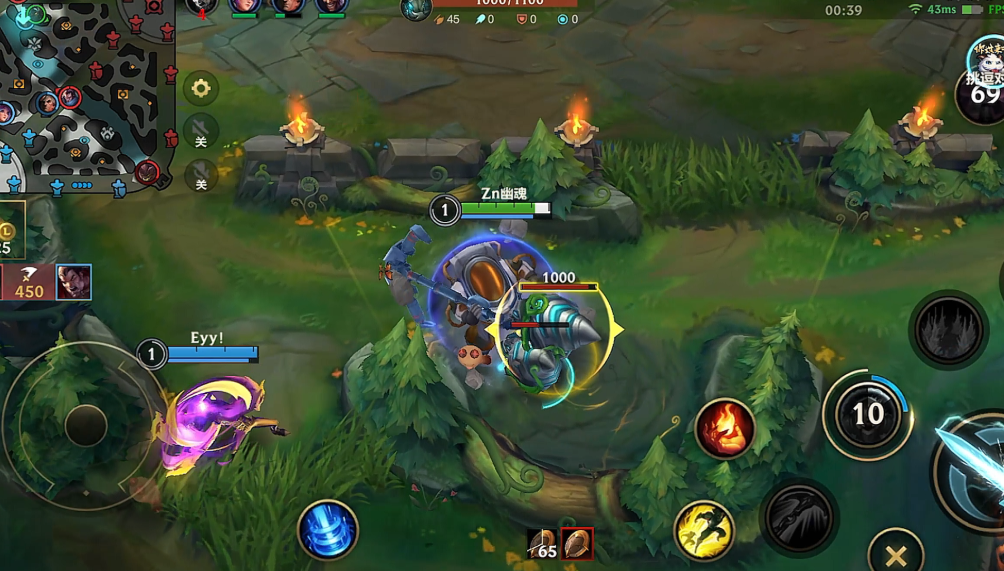Viewport: 1004px width, 571px height.
Task: Buy the recommended 450 gold item
Action: pos(28,283)
